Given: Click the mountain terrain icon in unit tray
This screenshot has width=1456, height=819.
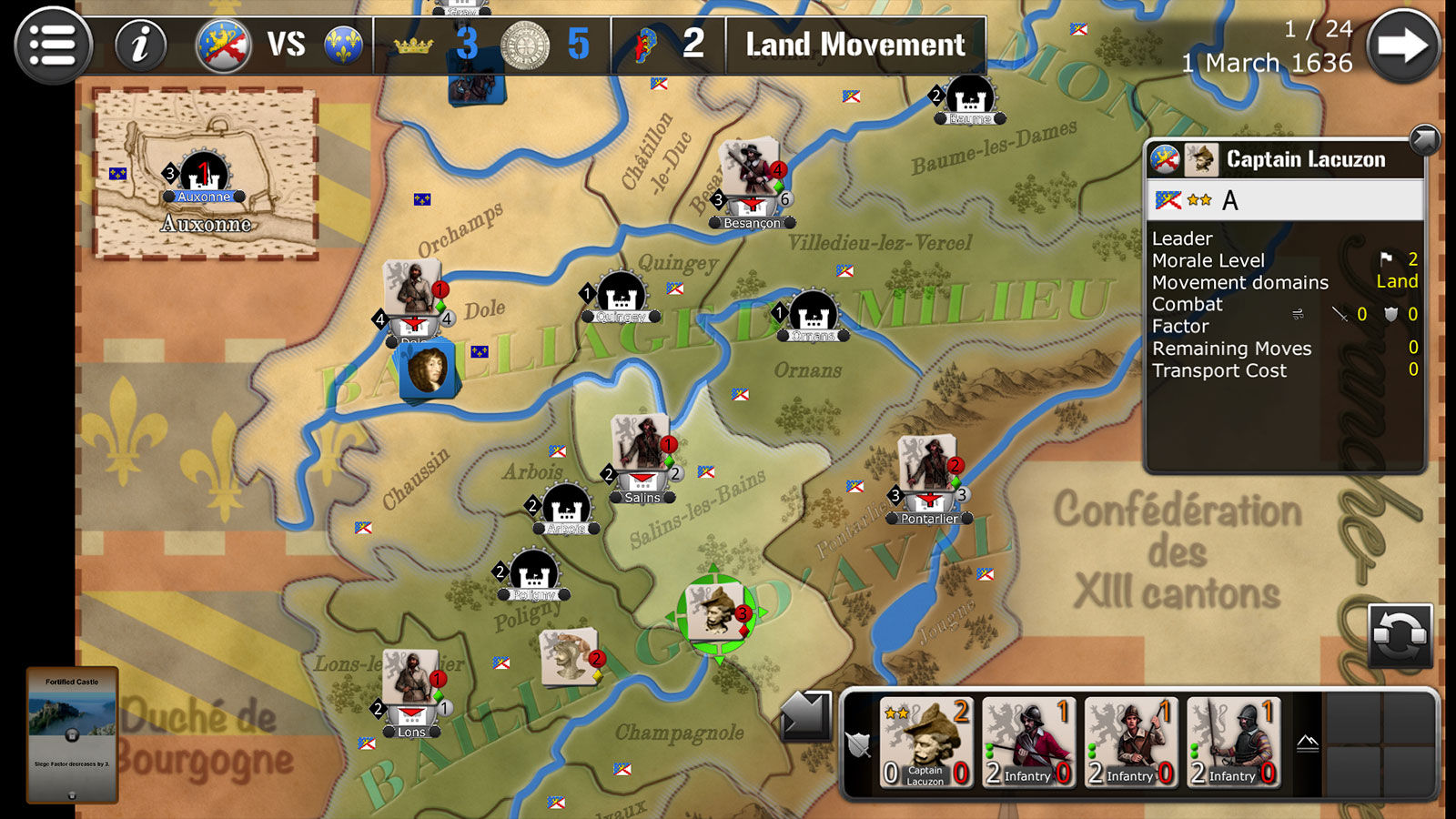Looking at the screenshot, I should pyautogui.click(x=1308, y=744).
